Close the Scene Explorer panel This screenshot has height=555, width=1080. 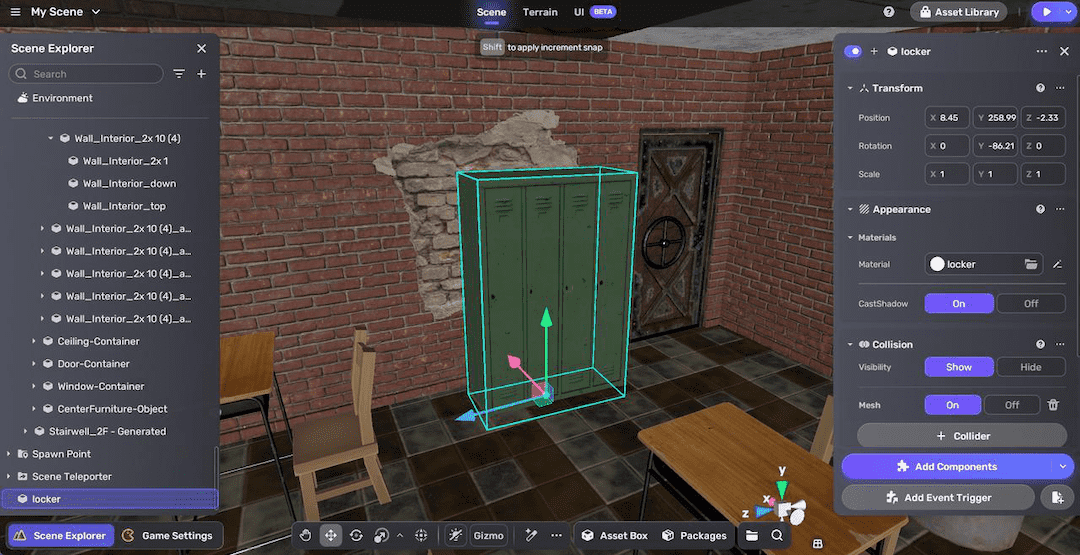tap(201, 48)
